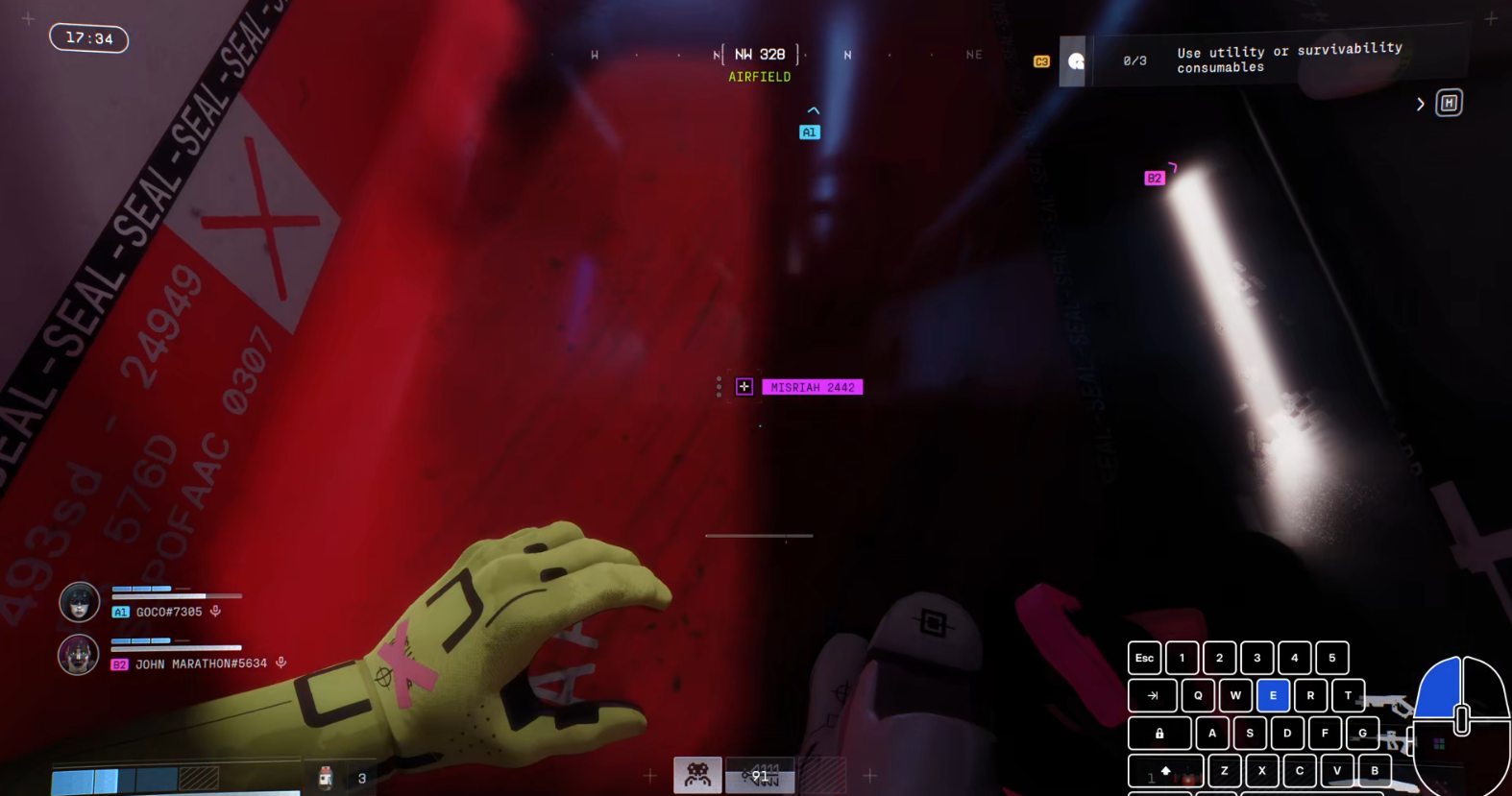Open the utility consumables objective tracker
The width and height of the screenshot is (1512, 796).
(1288, 59)
